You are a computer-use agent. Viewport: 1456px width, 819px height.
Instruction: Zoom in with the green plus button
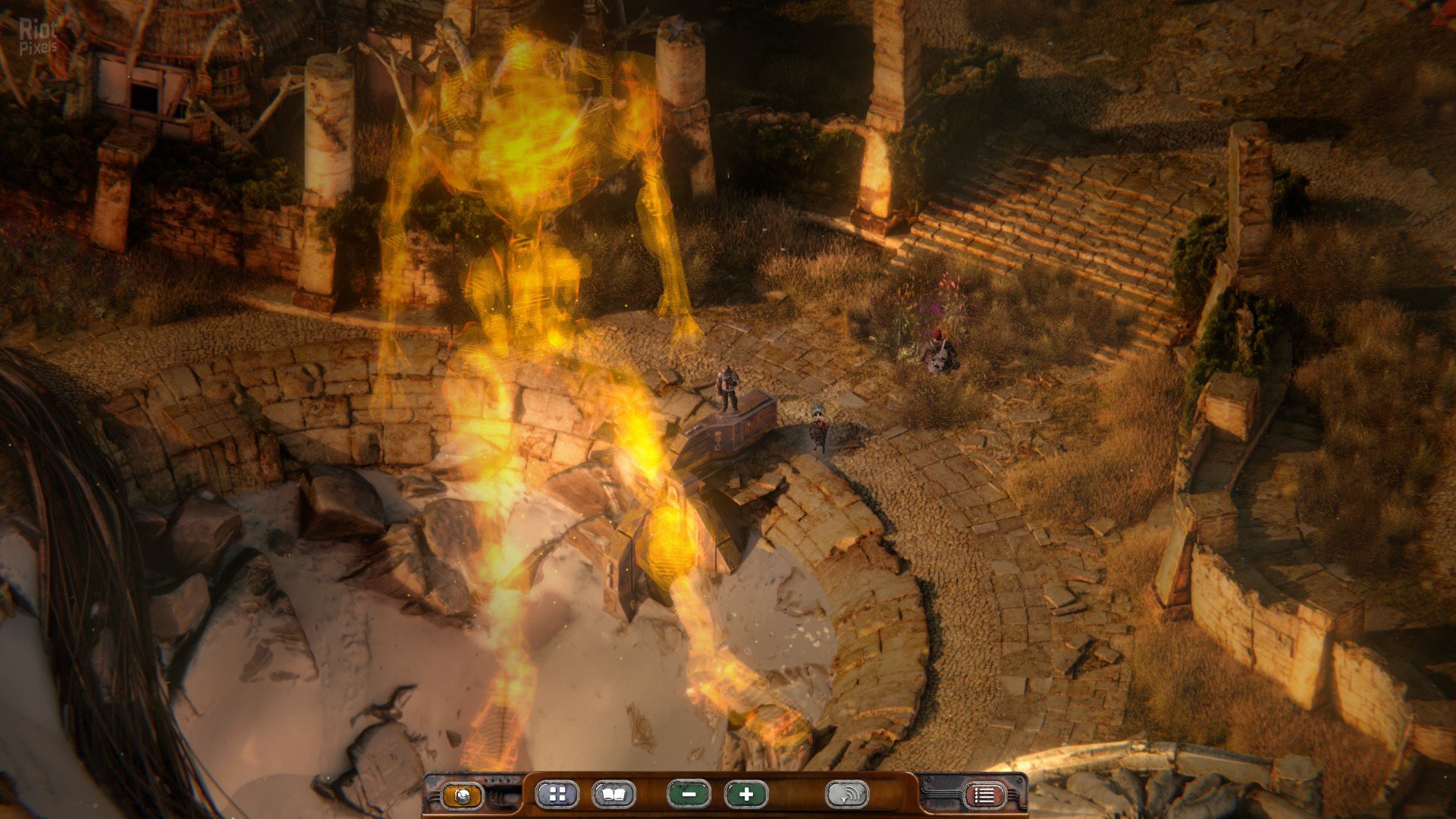coord(746,794)
